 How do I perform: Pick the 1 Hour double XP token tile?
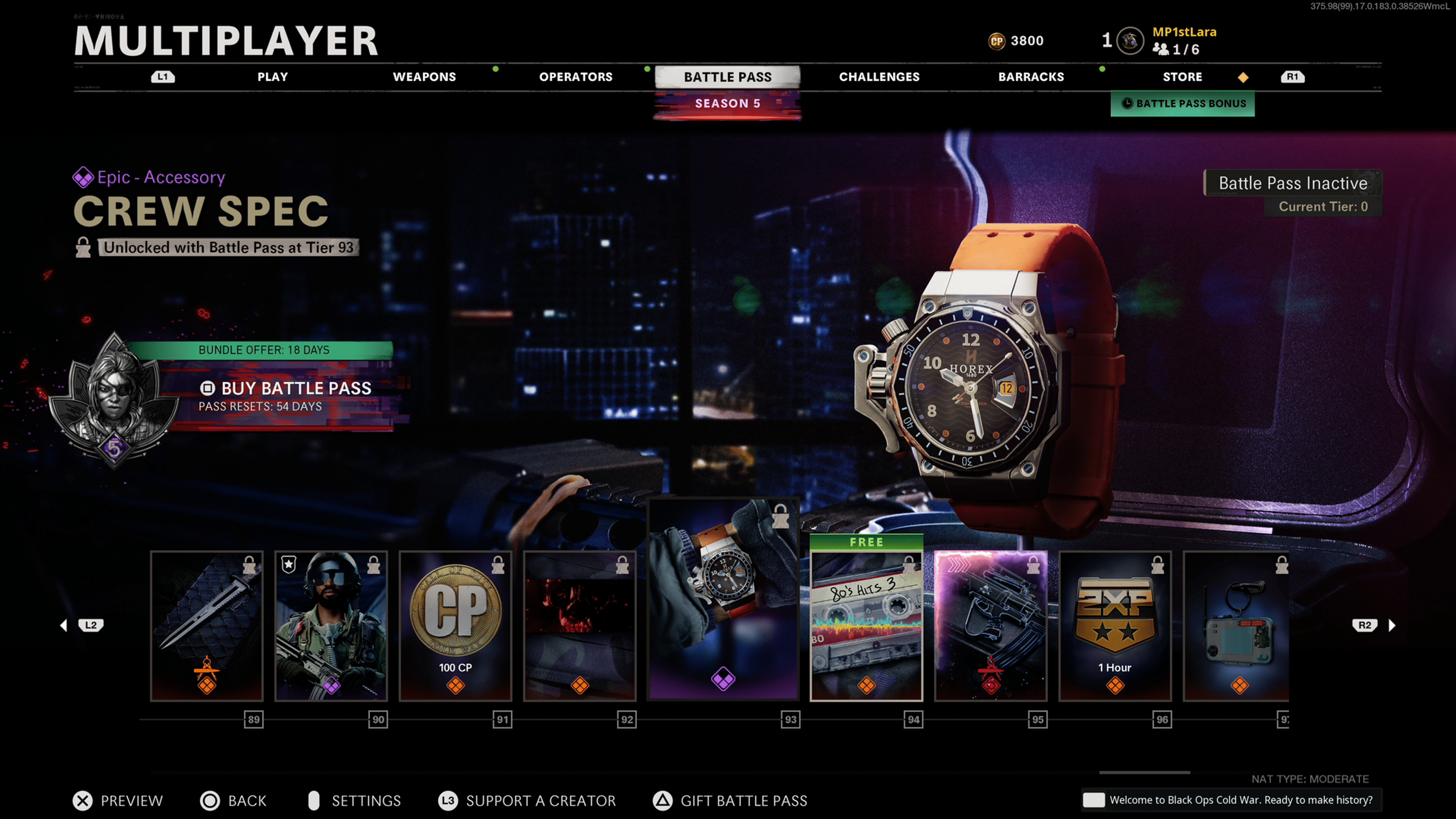click(1115, 626)
